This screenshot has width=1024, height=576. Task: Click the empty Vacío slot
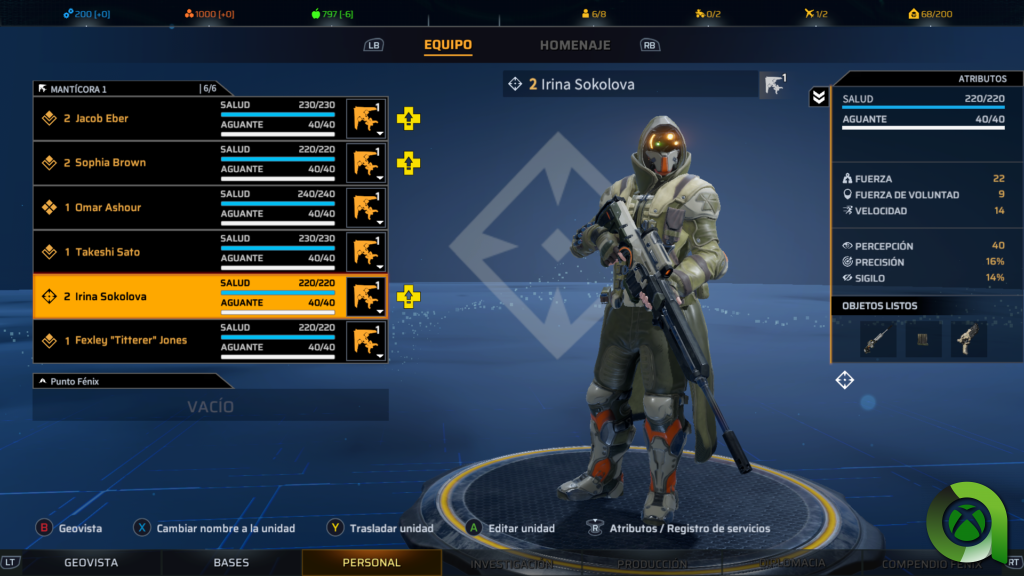[x=210, y=406]
